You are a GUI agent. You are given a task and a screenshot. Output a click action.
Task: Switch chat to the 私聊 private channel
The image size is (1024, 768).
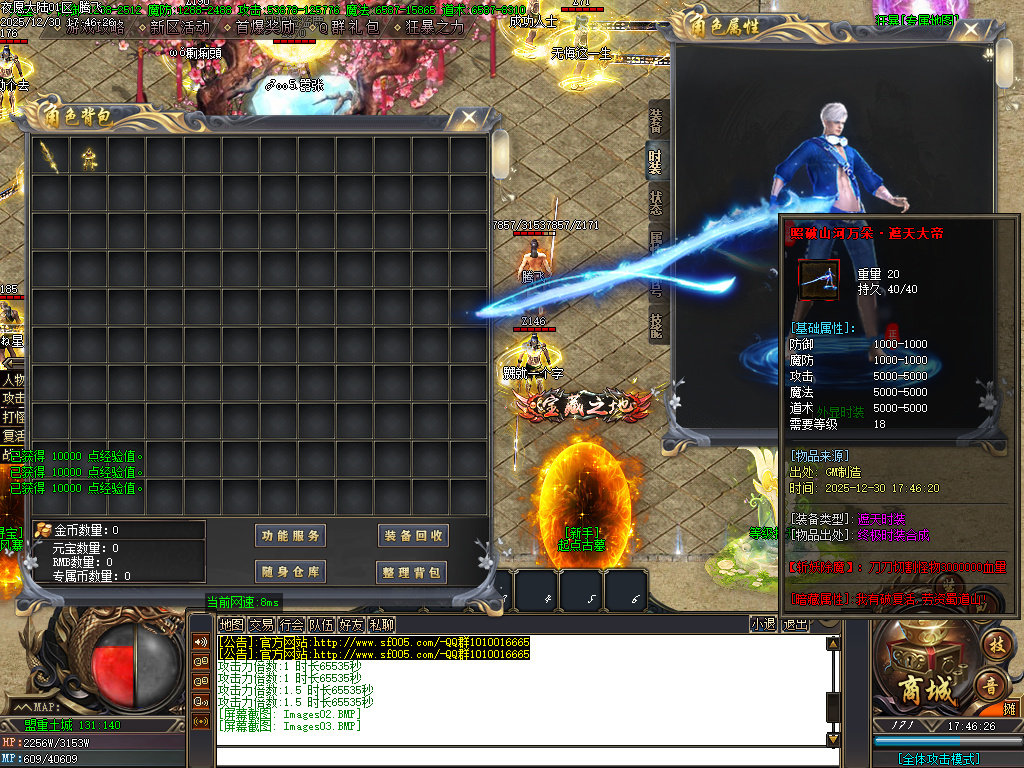381,625
